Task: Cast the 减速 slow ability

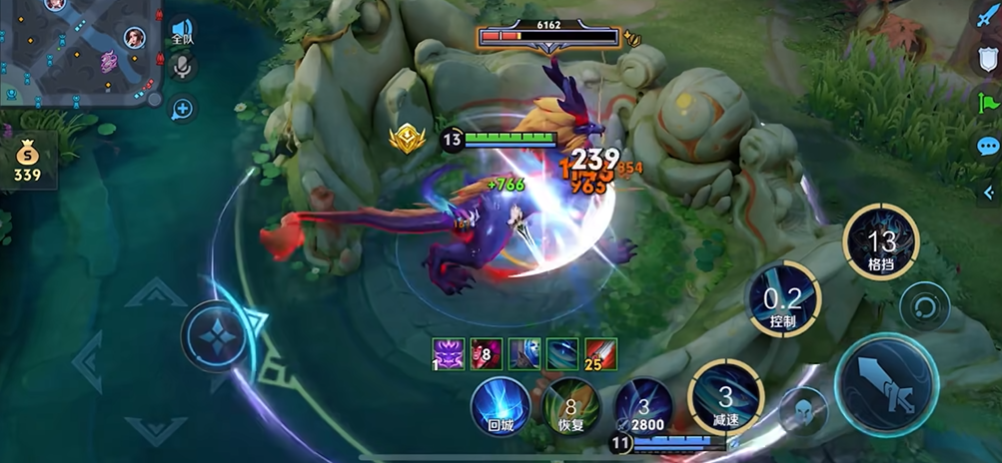Action: tap(726, 397)
